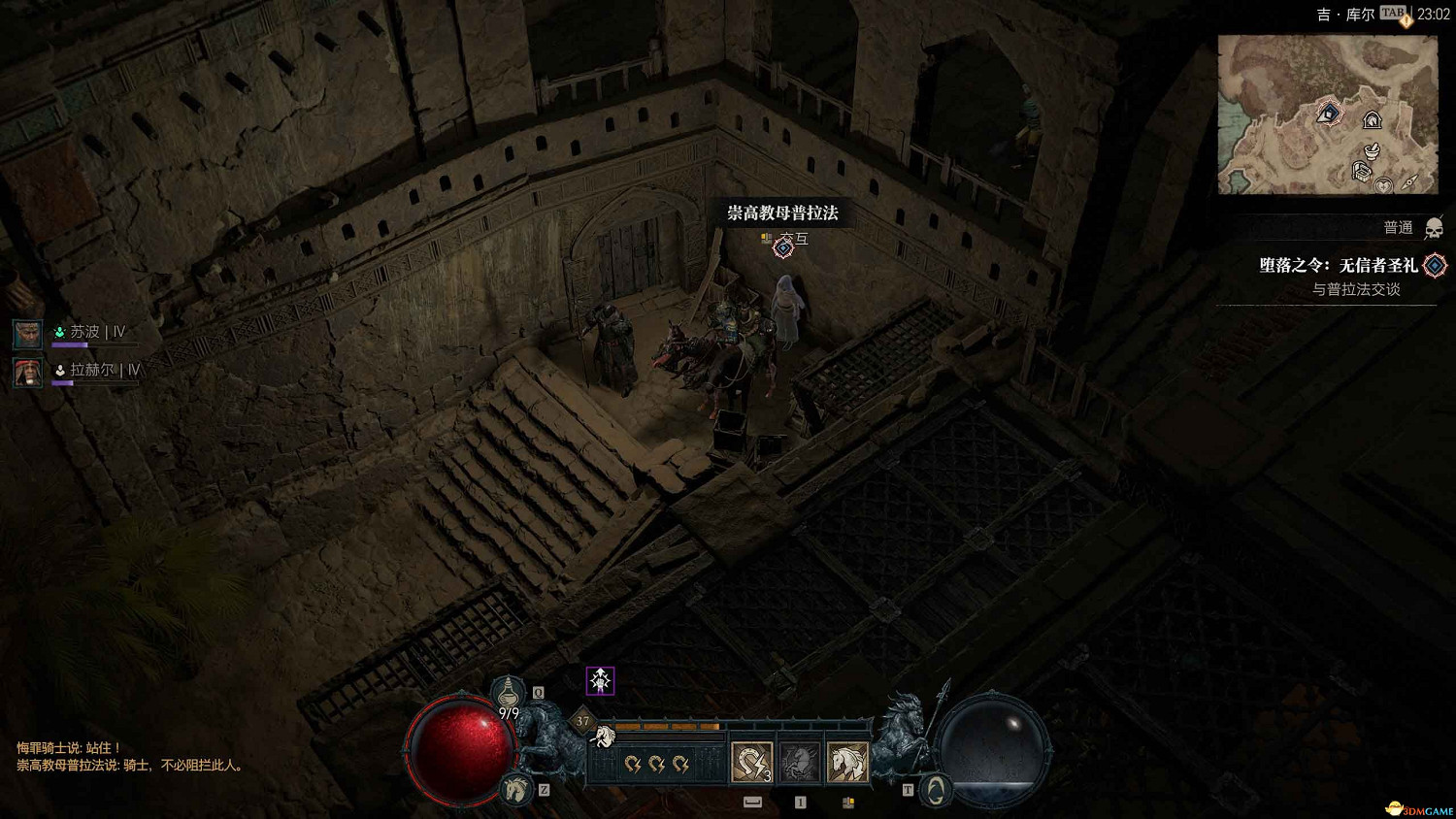Activate the horseshoe lightning spur skill
The width and height of the screenshot is (1456, 819).
pos(751,762)
